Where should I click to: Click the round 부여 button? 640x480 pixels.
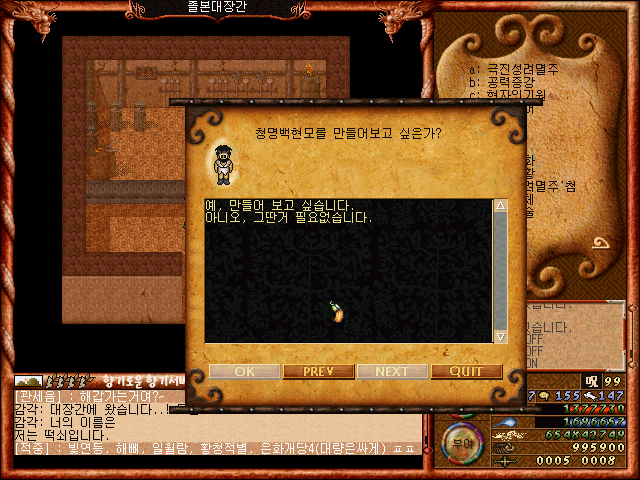(x=461, y=440)
